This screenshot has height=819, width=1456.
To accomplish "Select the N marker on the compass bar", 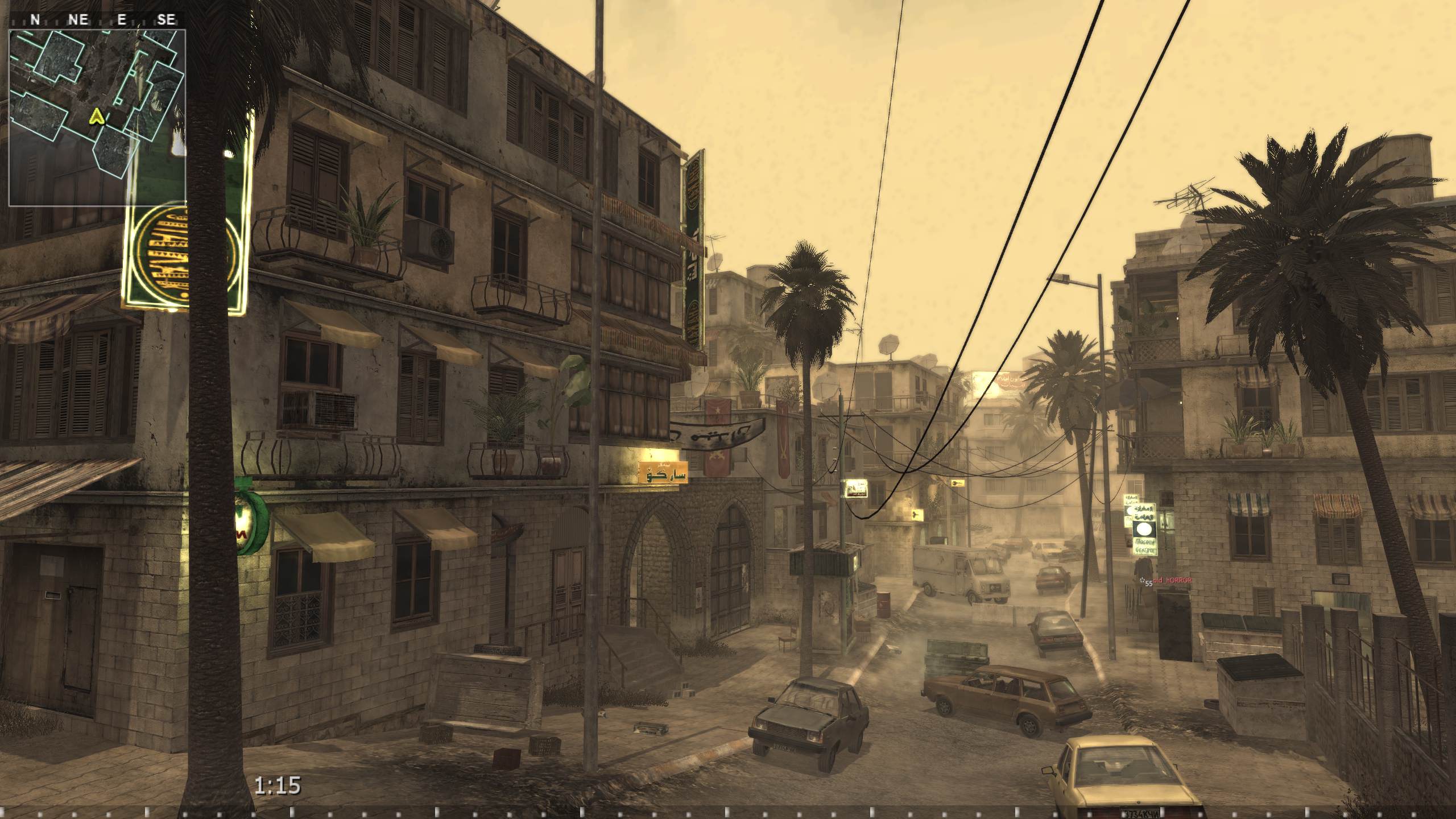I will 35,19.
